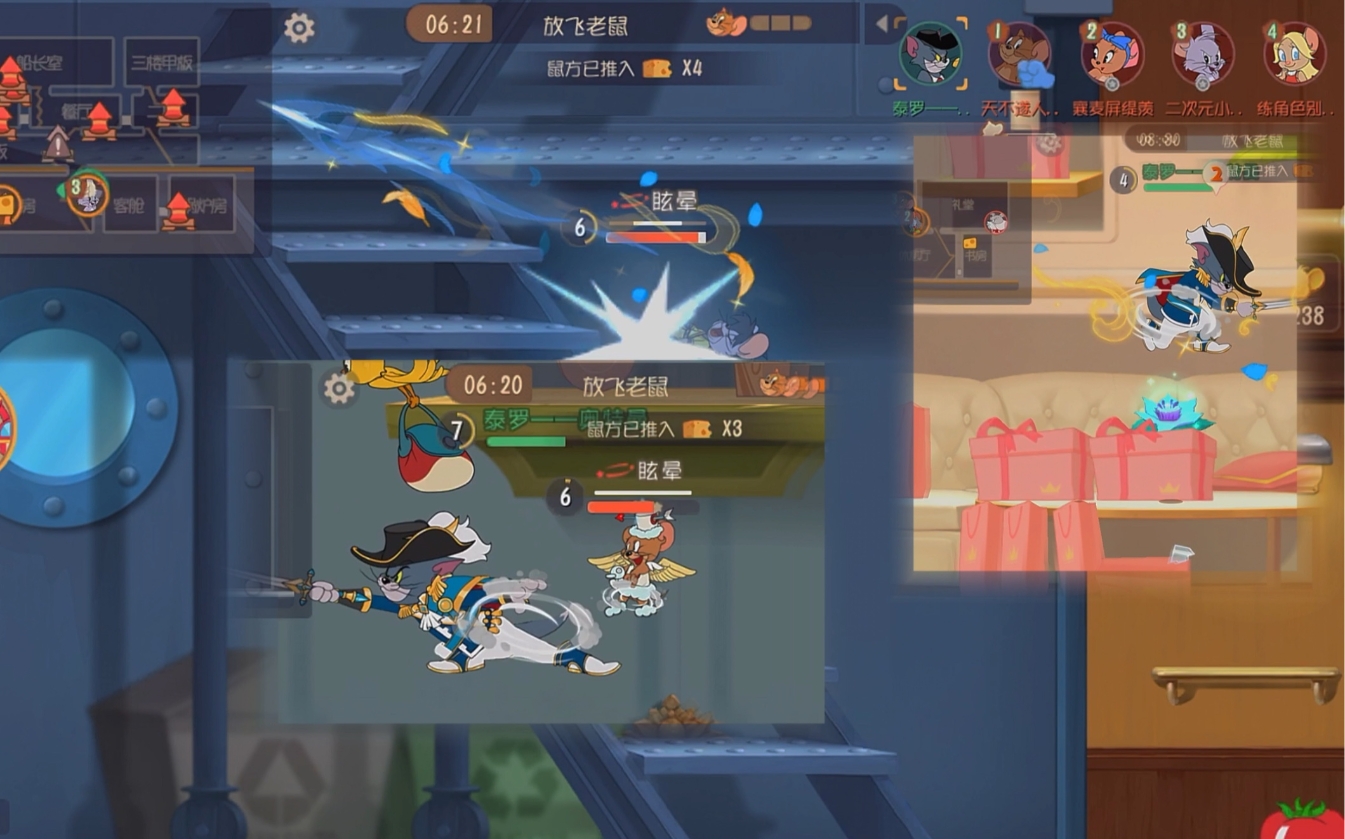The height and width of the screenshot is (839, 1345).
Task: Select player 3 gray mouse portrait
Action: (1202, 55)
